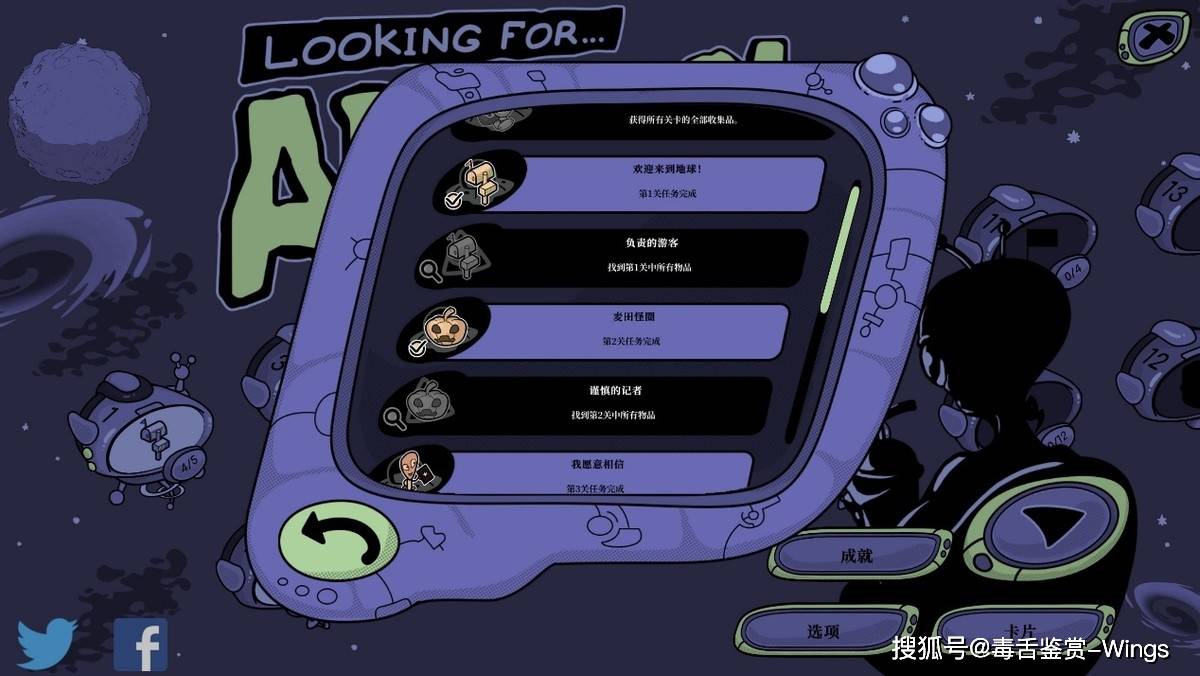Viewport: 1200px width, 676px height.
Task: Close the menu with the X button
Action: tap(1155, 39)
